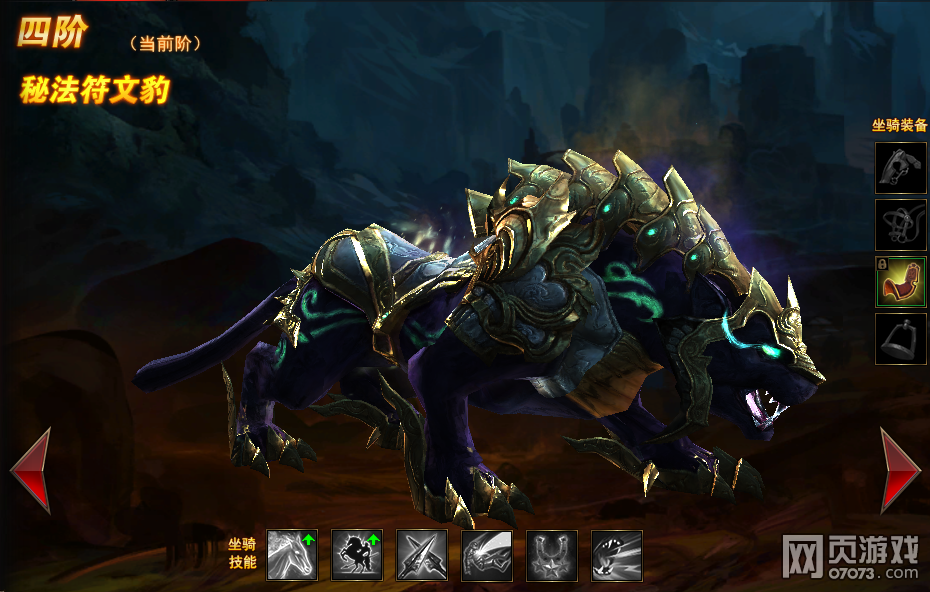Select the rearing horse mount skill icon
The image size is (930, 592).
coord(357,555)
